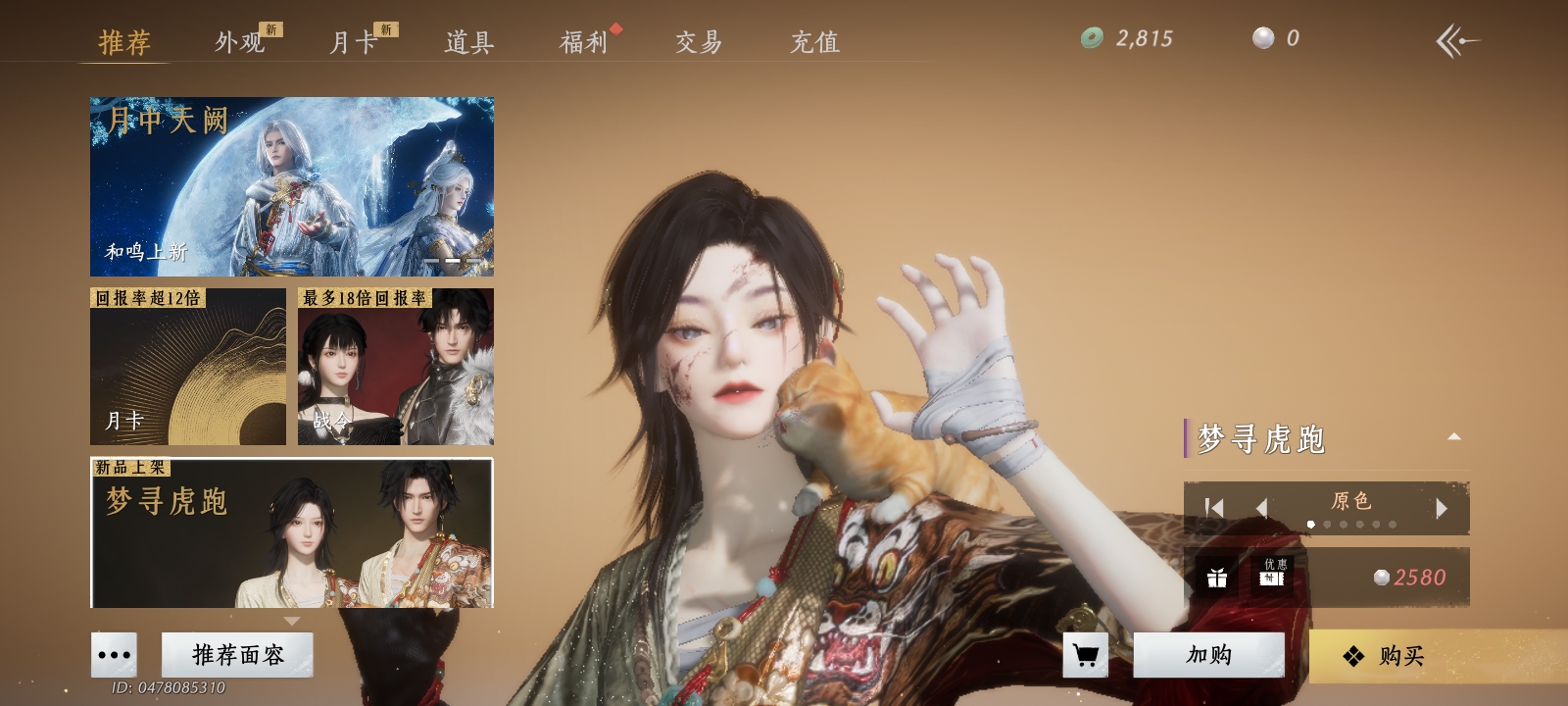Image resolution: width=1568 pixels, height=706 pixels.
Task: Switch to the 推荐 tab
Action: [124, 42]
